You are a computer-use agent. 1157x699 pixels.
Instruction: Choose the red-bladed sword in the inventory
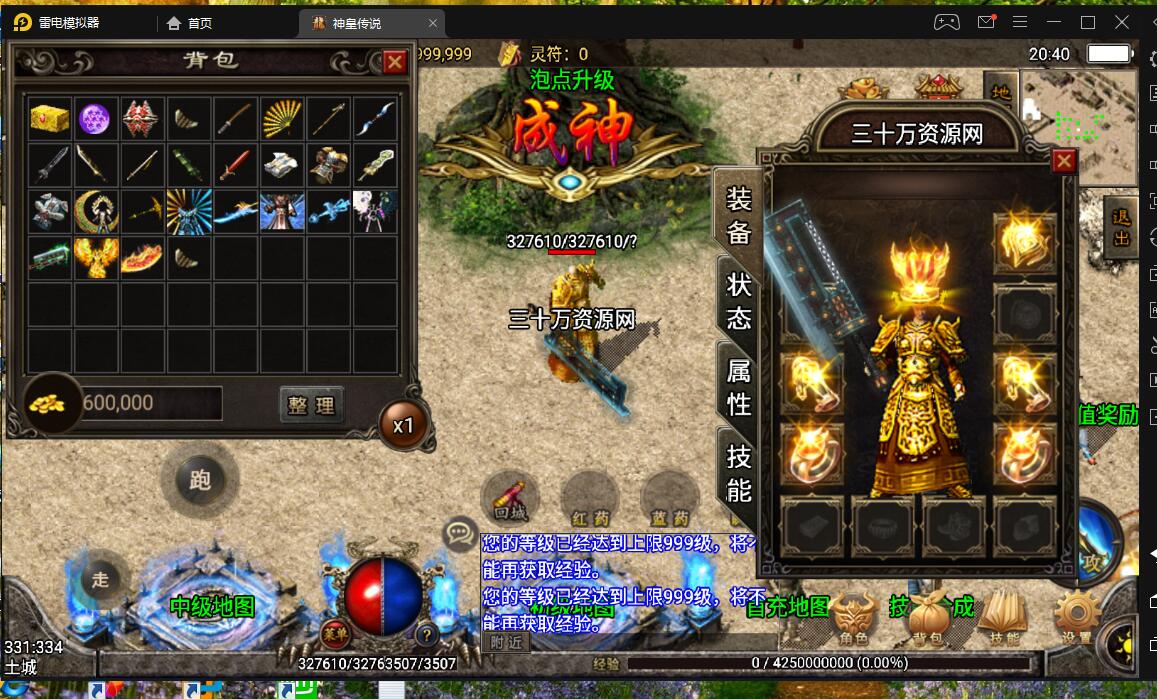235,163
